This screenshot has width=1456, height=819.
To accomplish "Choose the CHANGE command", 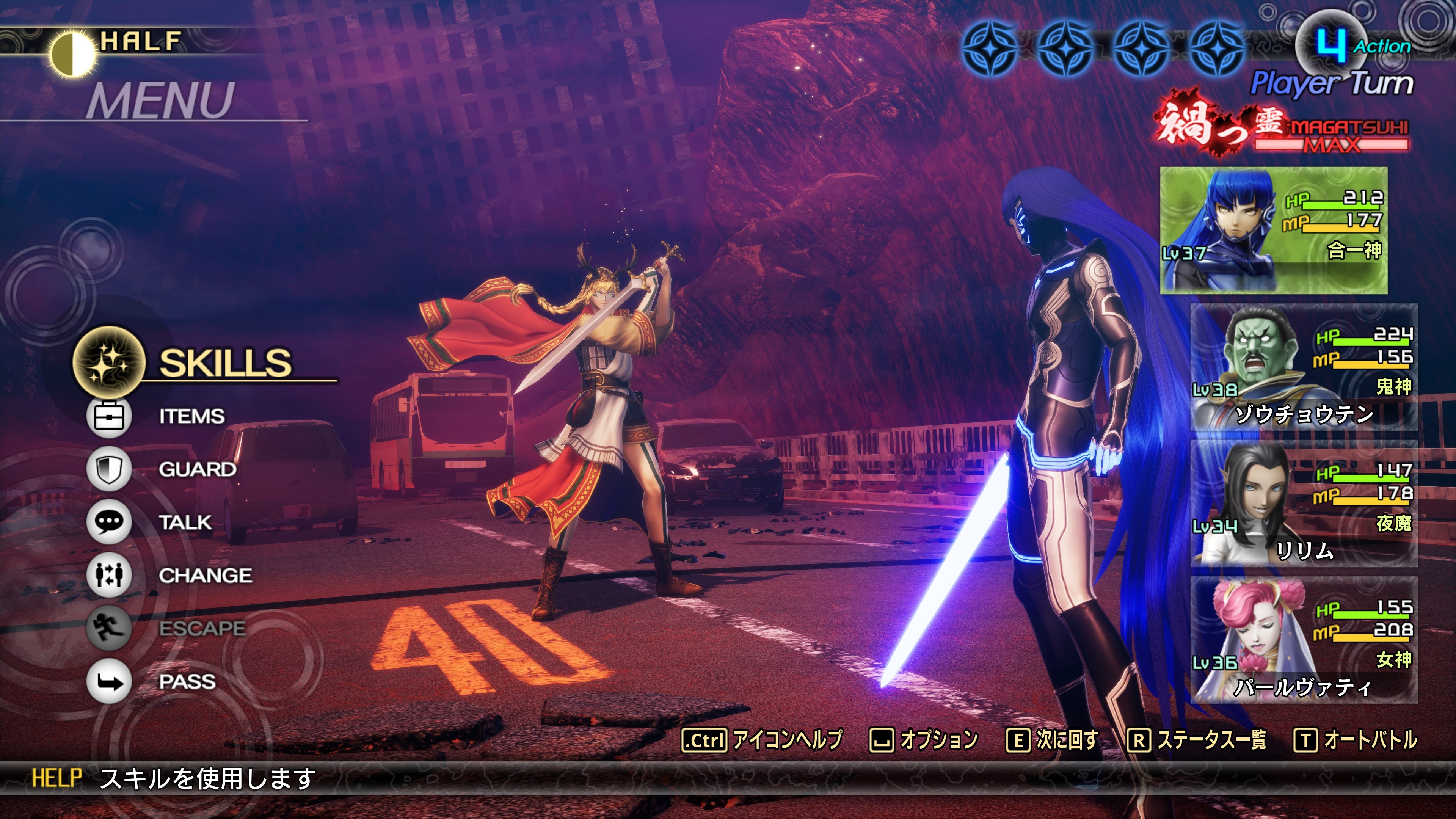I will (205, 576).
